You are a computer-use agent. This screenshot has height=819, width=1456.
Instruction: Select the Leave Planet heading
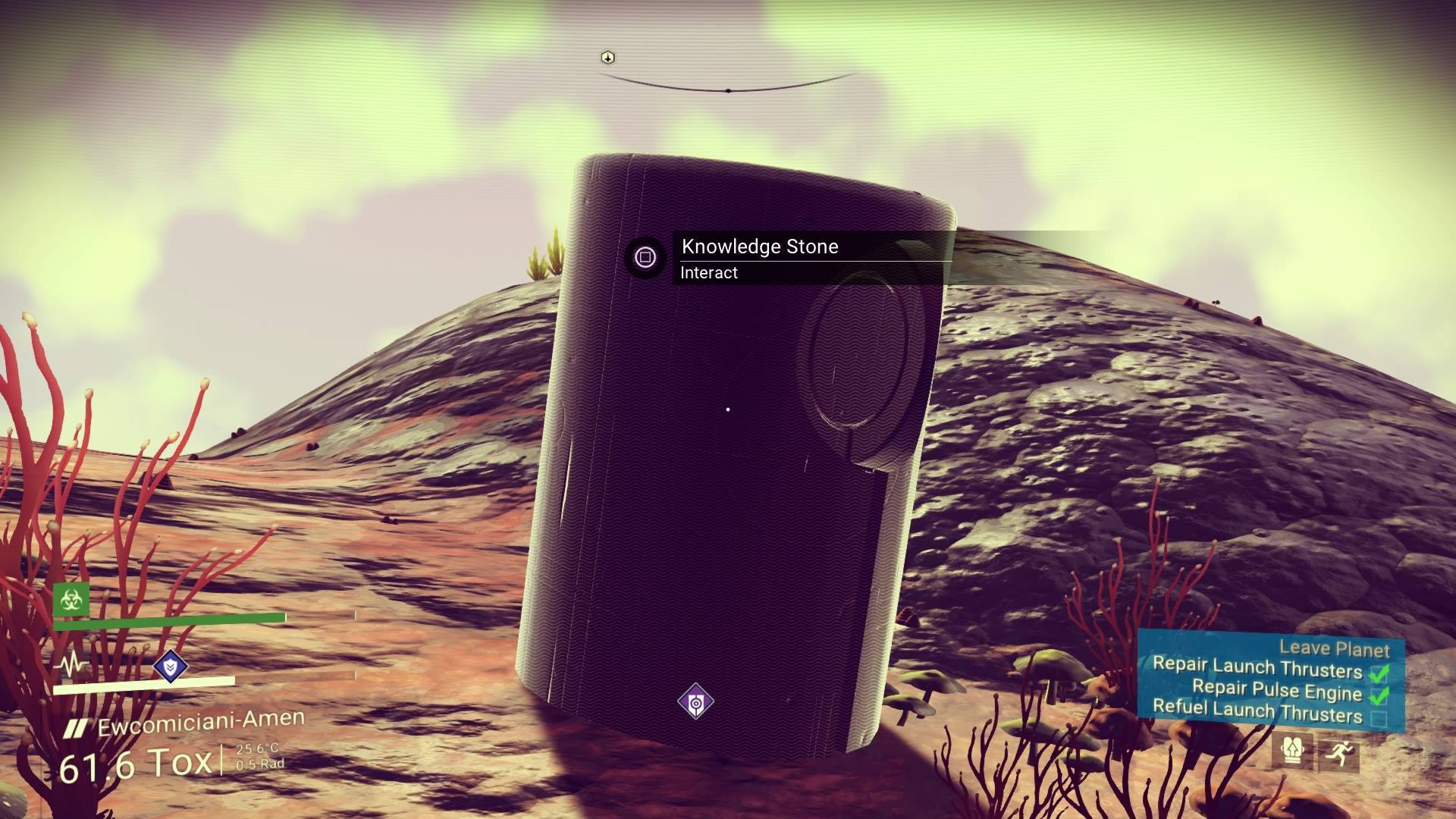coord(1335,648)
